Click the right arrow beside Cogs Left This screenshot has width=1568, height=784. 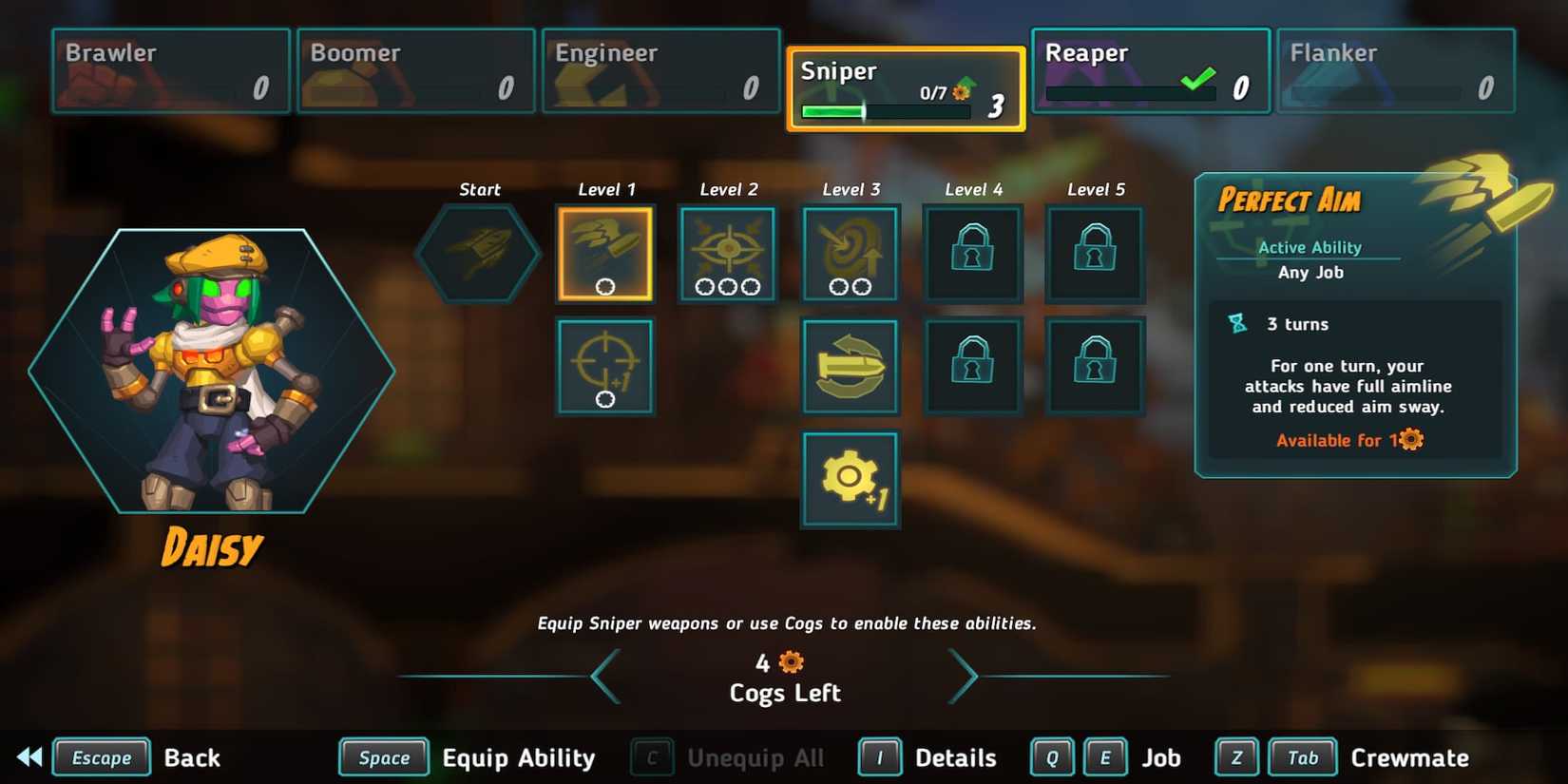tap(965, 676)
